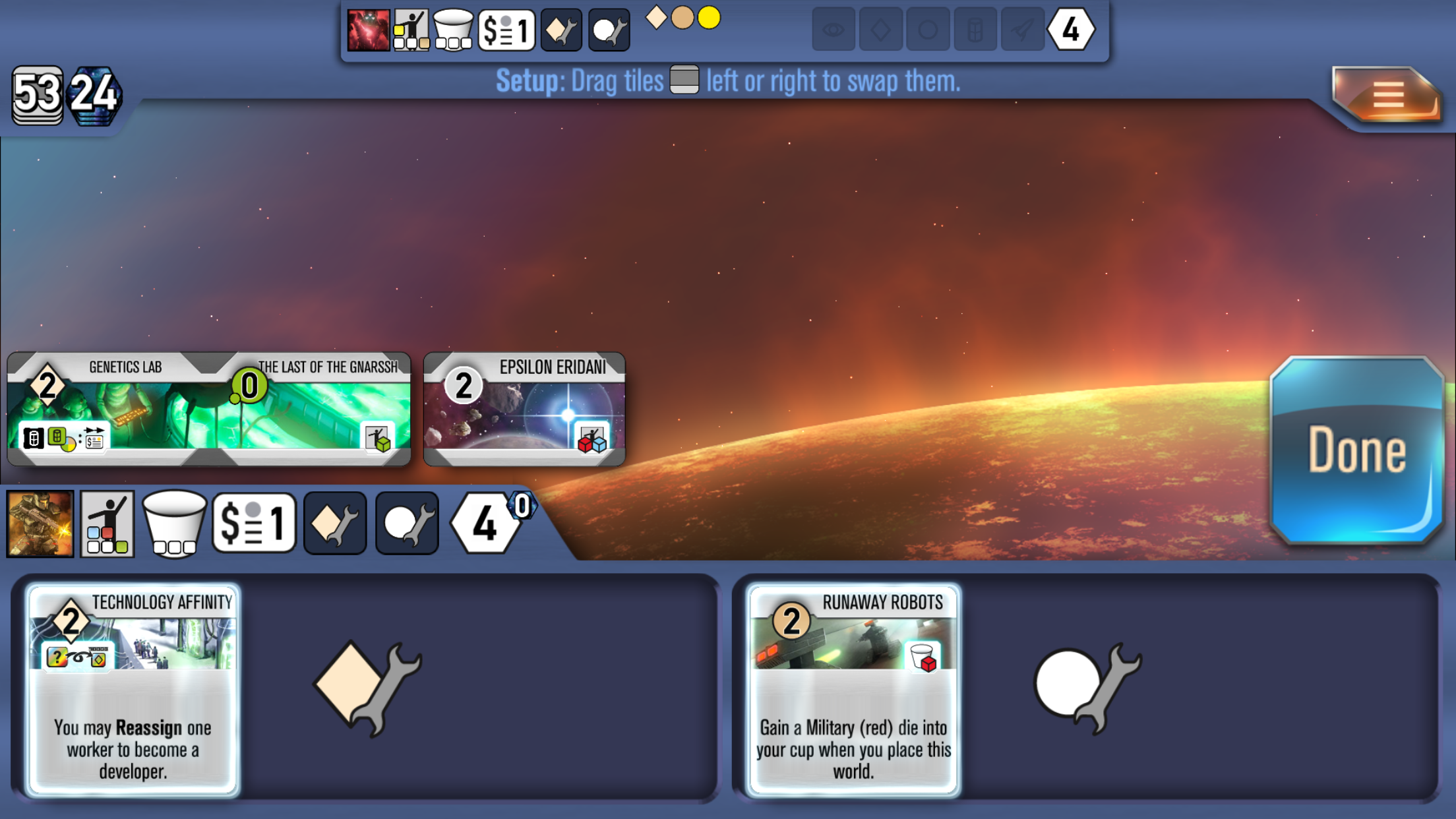1456x819 pixels.
Task: Show the player's citizenry dice icon
Action: [107, 524]
